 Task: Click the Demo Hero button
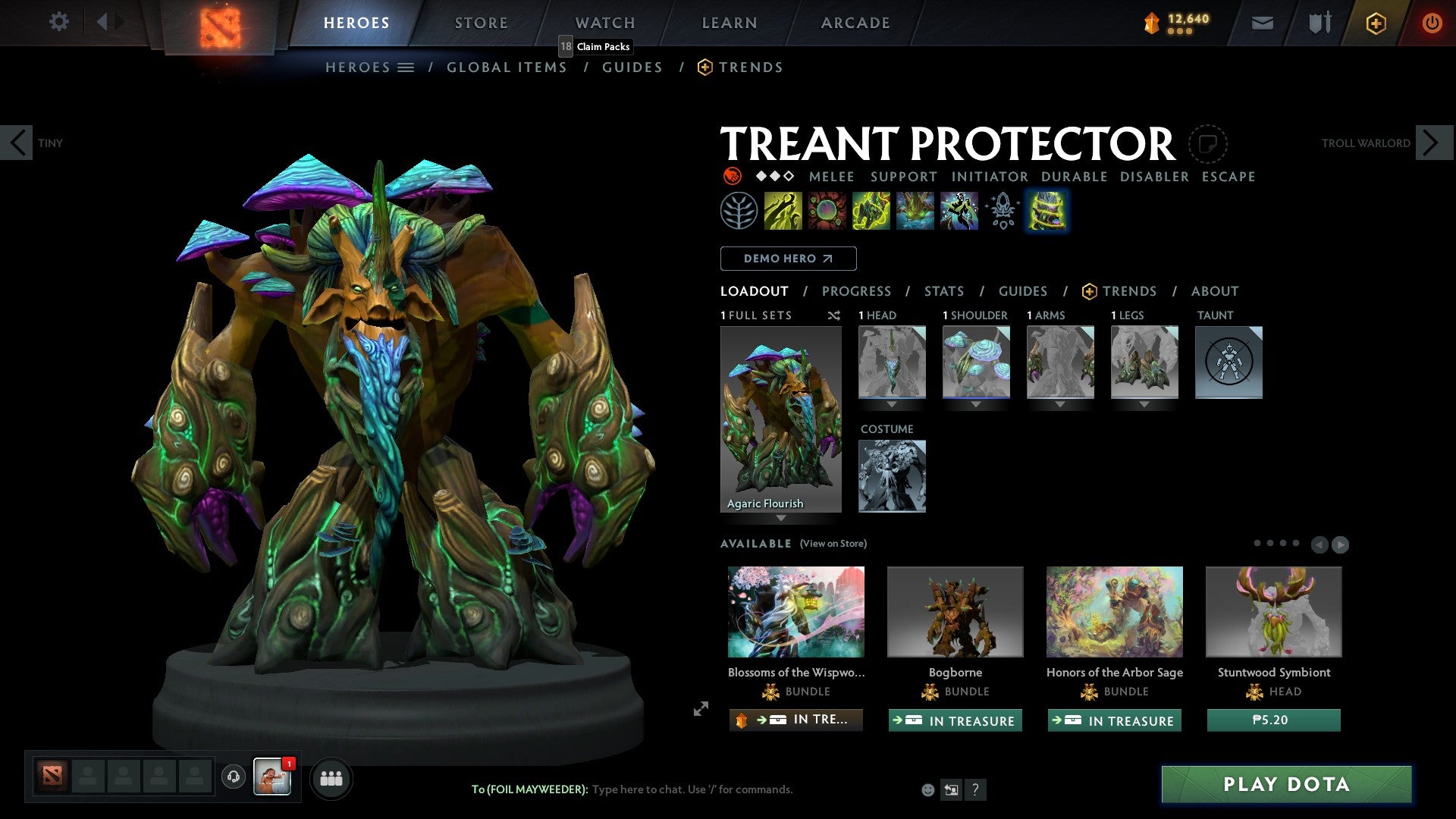coord(788,258)
